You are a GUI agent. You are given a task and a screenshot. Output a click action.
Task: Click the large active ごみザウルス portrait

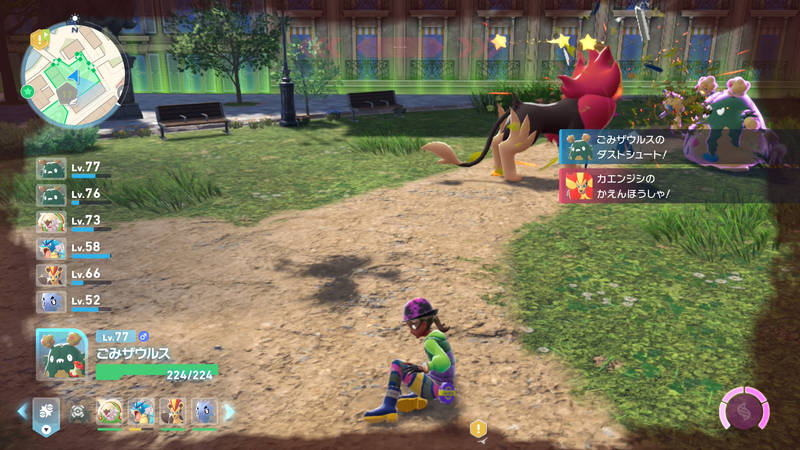[x=62, y=353]
